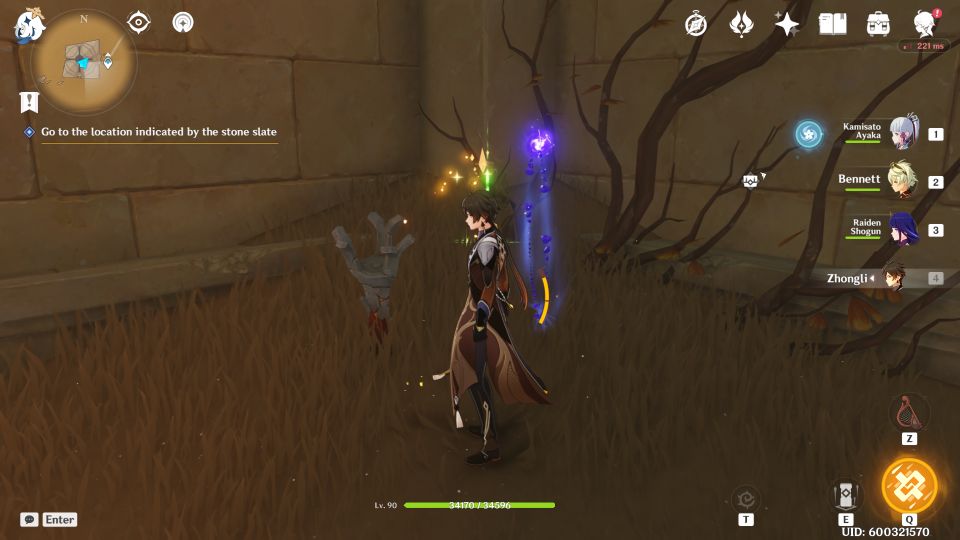Use Zhongli's Elemental Skill
The height and width of the screenshot is (540, 960).
pyautogui.click(x=846, y=495)
